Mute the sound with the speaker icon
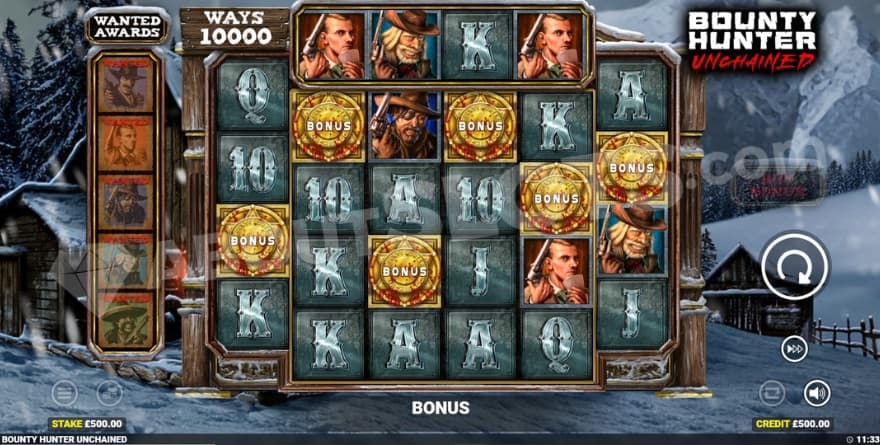 click(817, 392)
